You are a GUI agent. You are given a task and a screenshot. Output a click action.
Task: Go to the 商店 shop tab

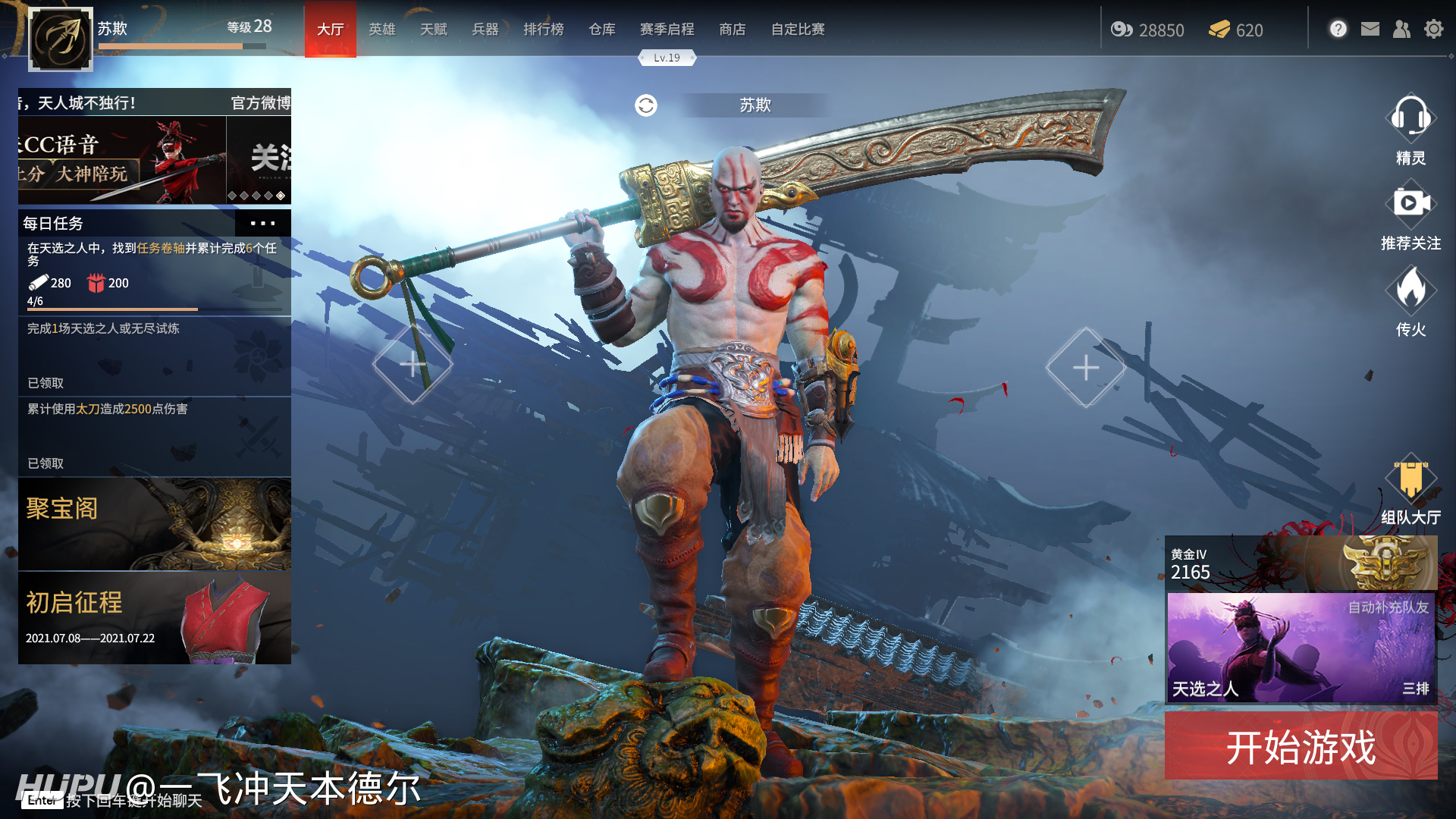pyautogui.click(x=732, y=30)
